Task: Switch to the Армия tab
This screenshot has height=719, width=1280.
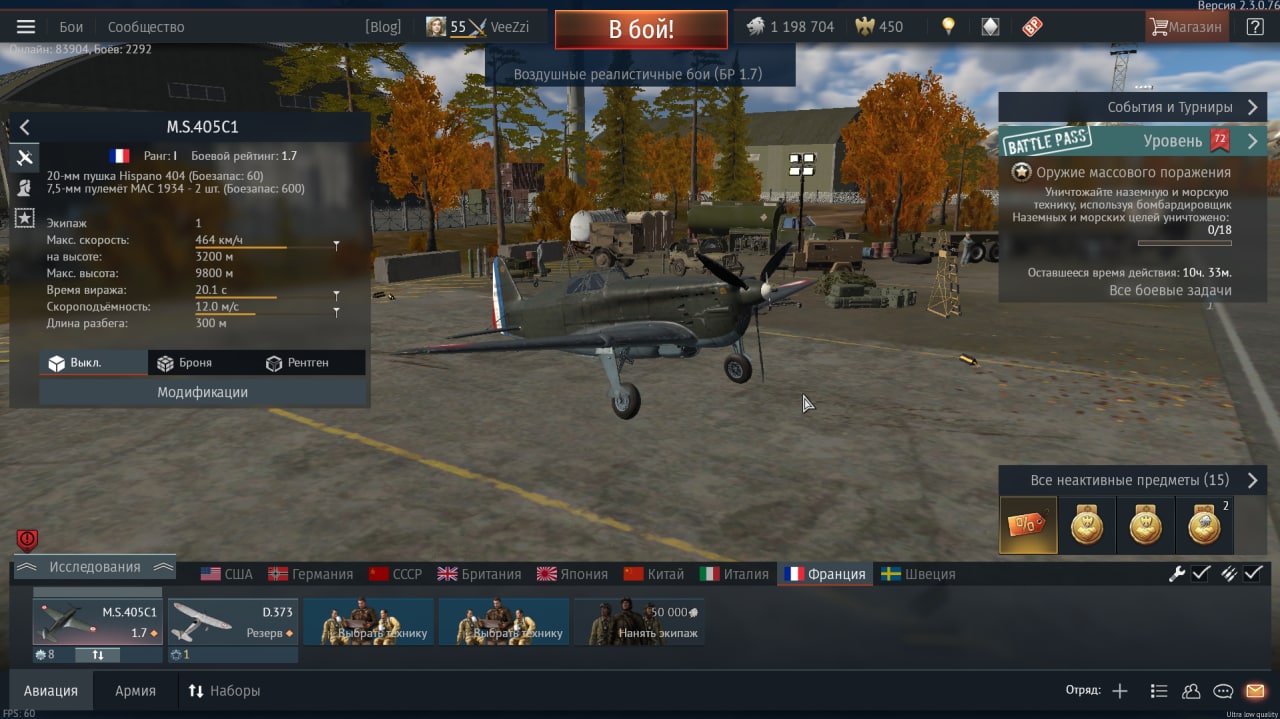Action: pos(135,690)
